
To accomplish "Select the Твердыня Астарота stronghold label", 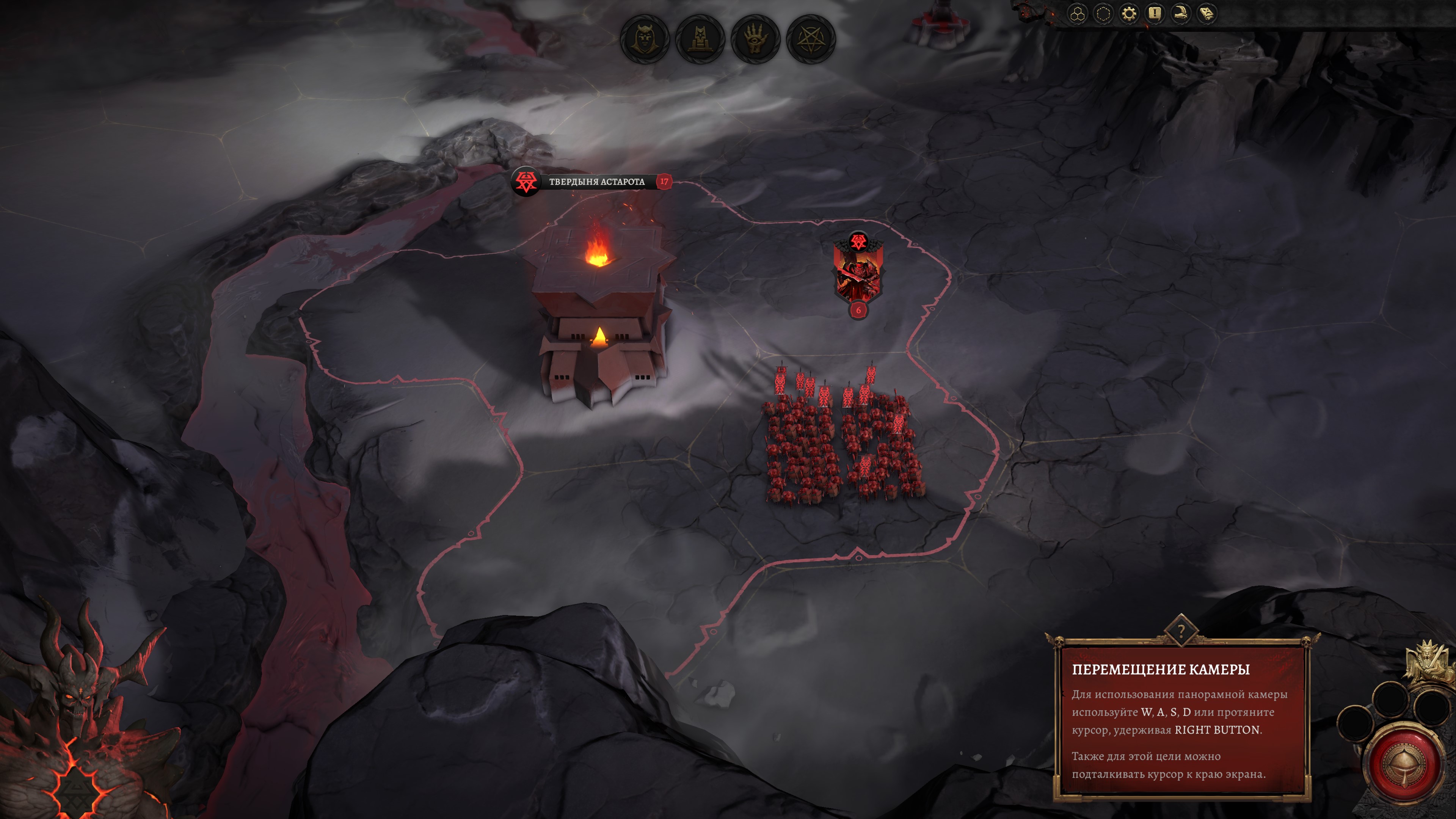I will pos(596,182).
